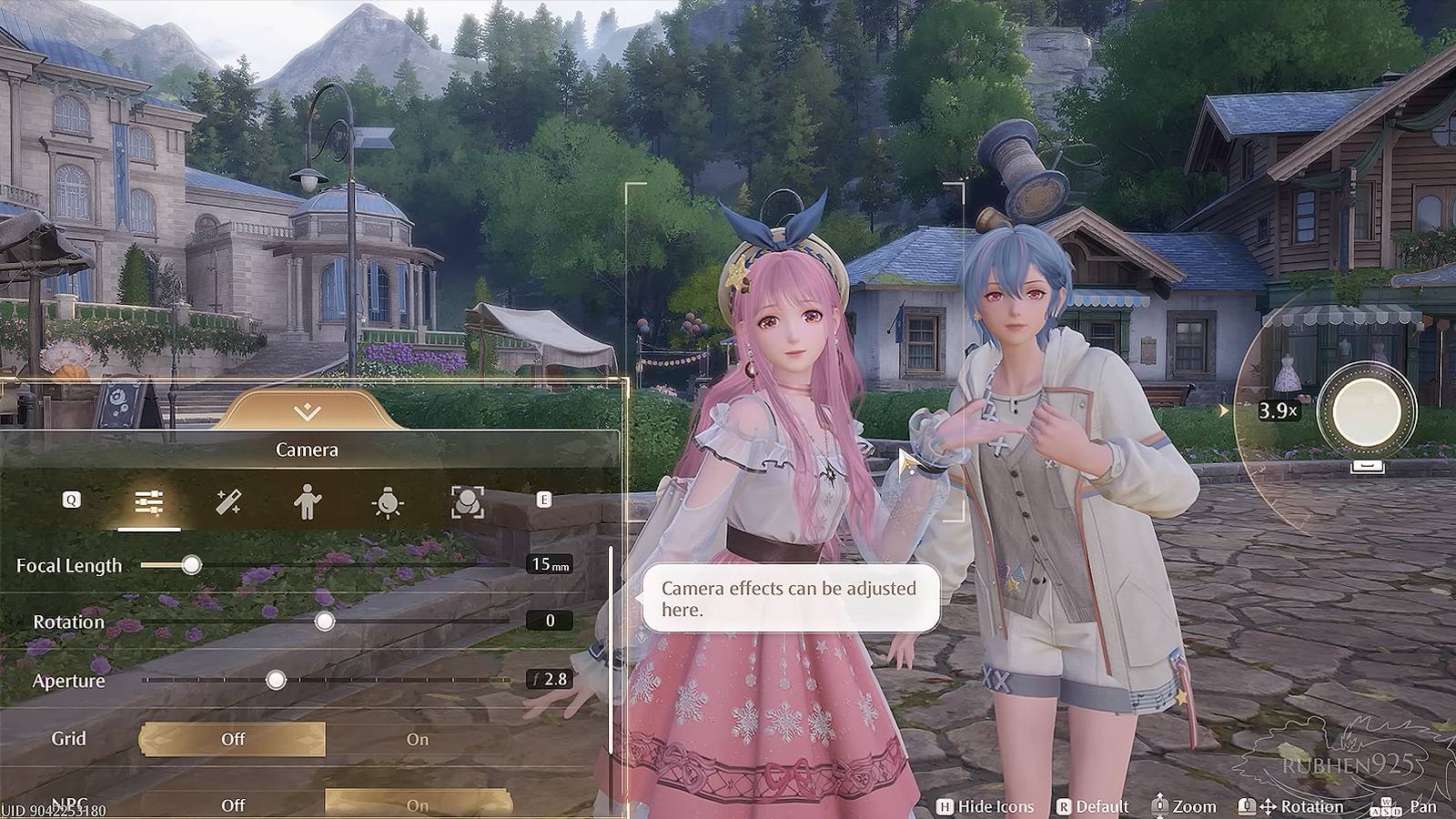
Task: Click the Rotation slider handle
Action: tap(325, 622)
